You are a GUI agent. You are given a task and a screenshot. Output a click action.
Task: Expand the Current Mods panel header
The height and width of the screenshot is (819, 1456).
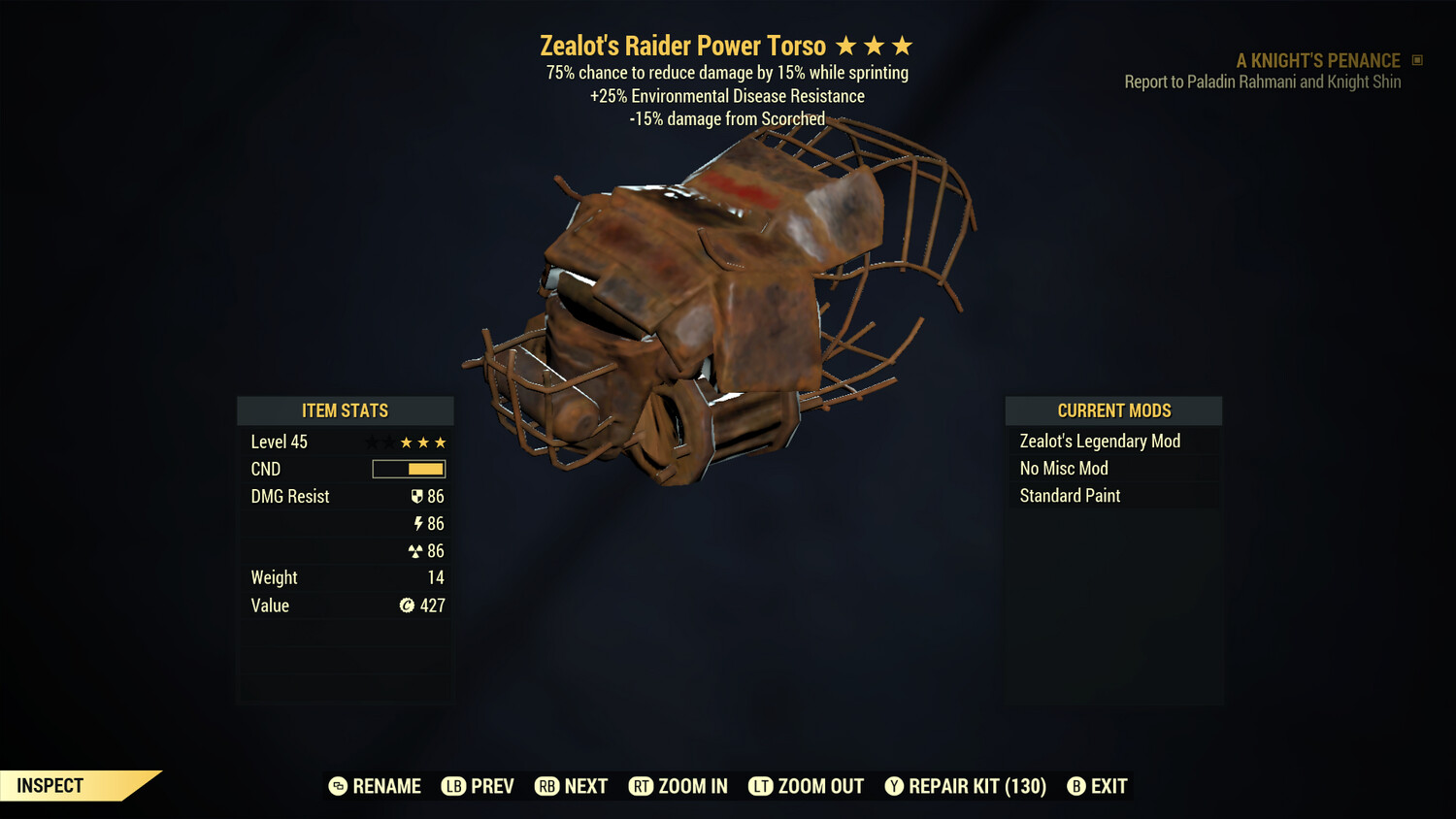[1113, 410]
